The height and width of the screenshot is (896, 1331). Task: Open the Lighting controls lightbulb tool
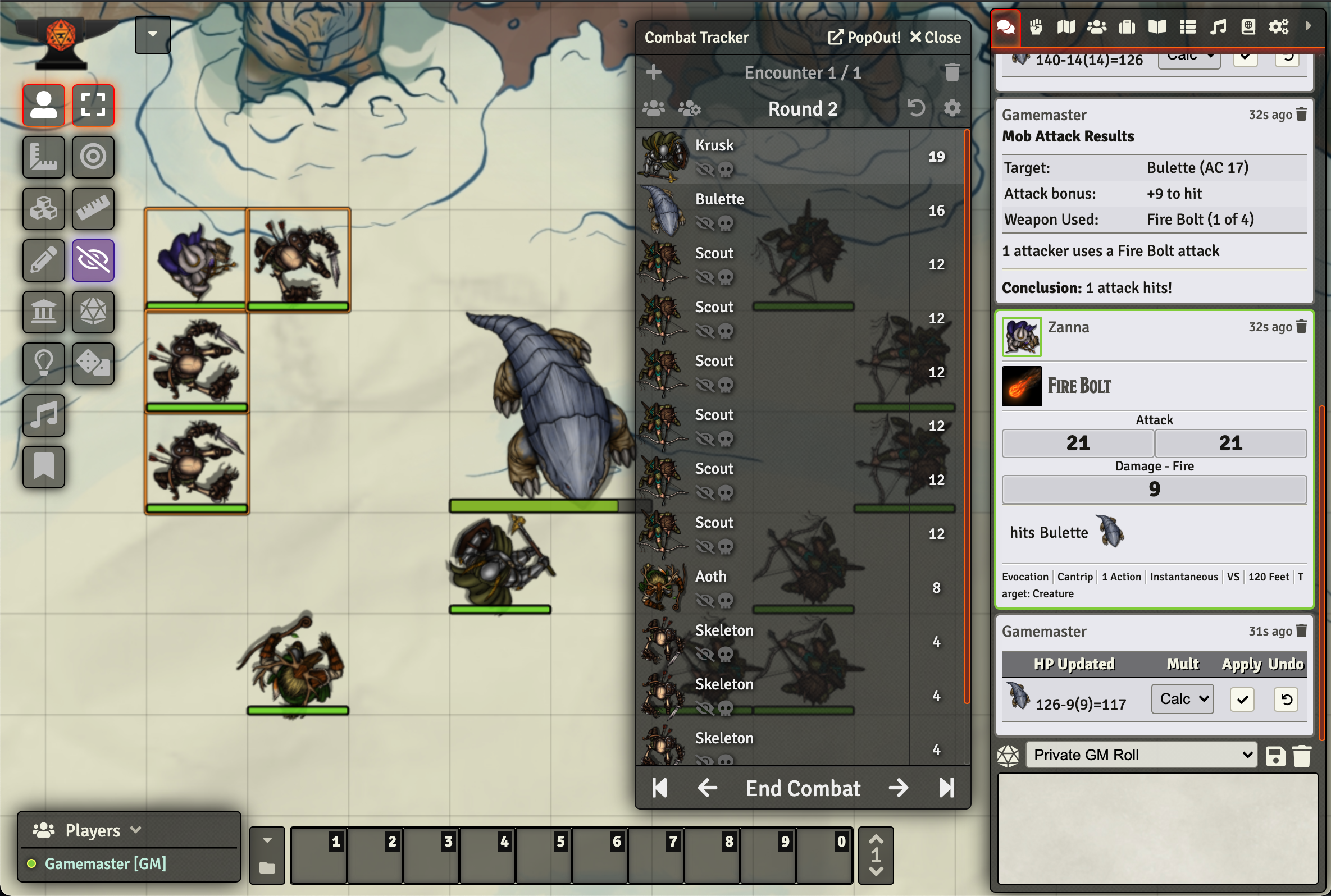click(43, 364)
